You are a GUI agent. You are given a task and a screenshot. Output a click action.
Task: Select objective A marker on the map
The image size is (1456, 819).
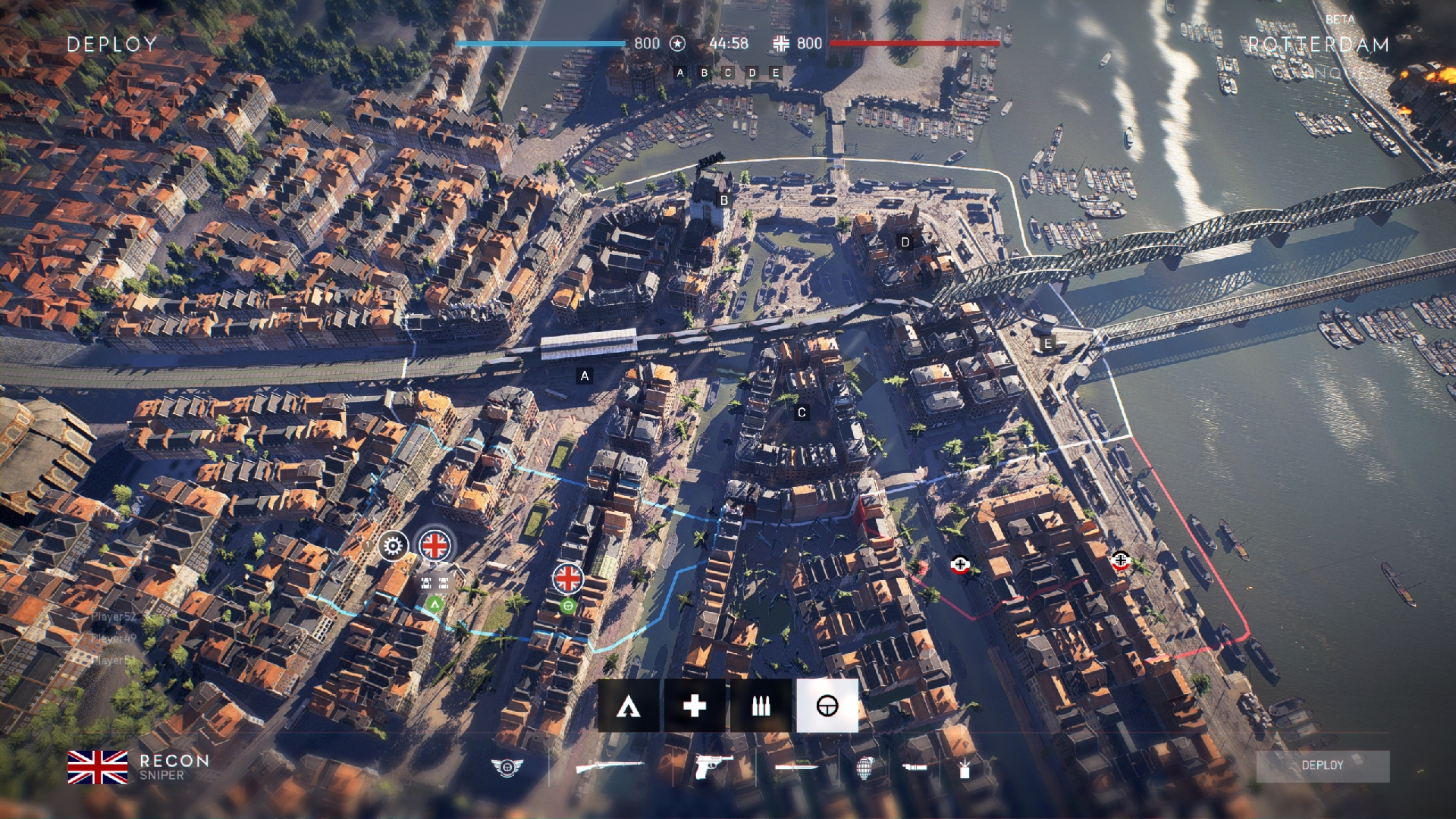click(584, 375)
